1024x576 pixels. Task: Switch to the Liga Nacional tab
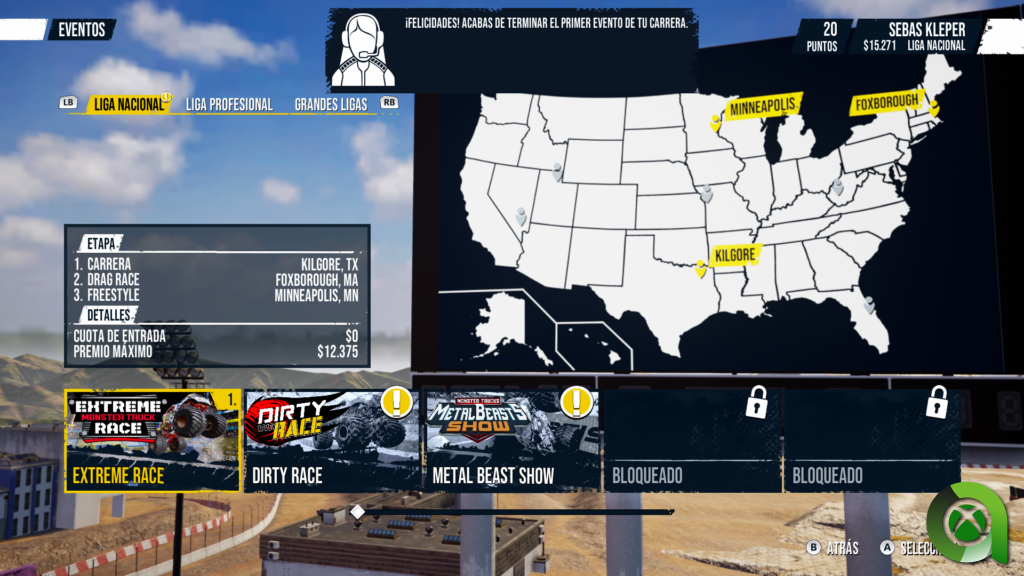pyautogui.click(x=127, y=104)
